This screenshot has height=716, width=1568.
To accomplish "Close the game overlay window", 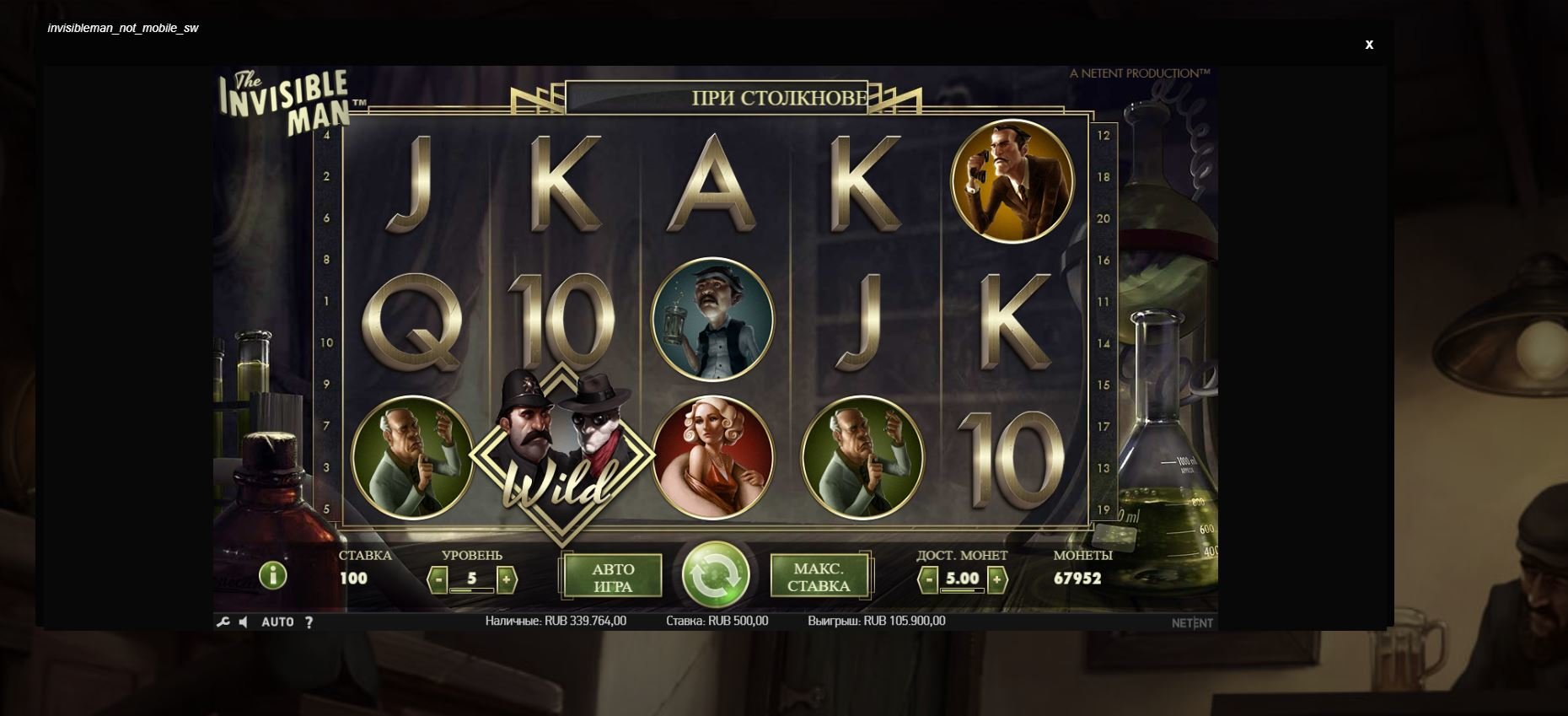I will point(1369,45).
